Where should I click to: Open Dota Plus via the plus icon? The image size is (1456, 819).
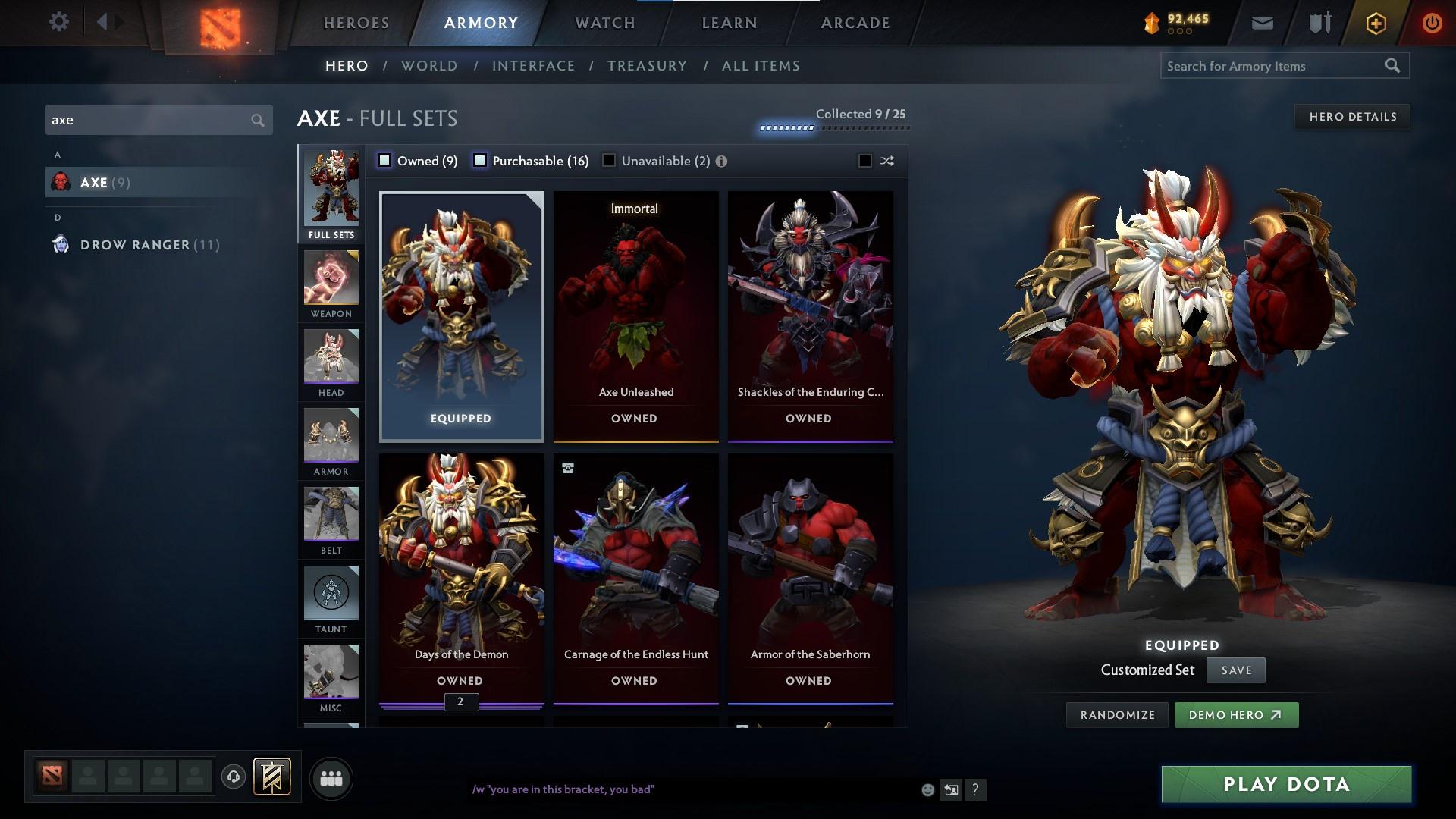[1375, 22]
